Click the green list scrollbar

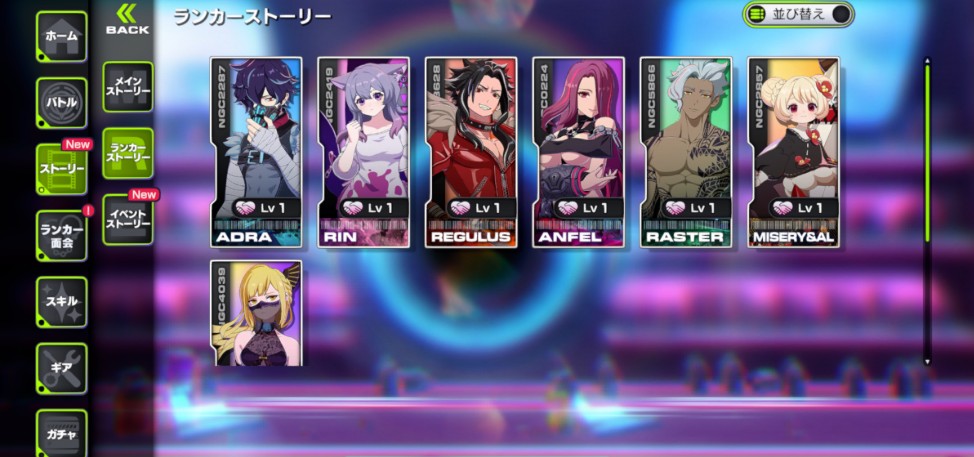[x=927, y=150]
